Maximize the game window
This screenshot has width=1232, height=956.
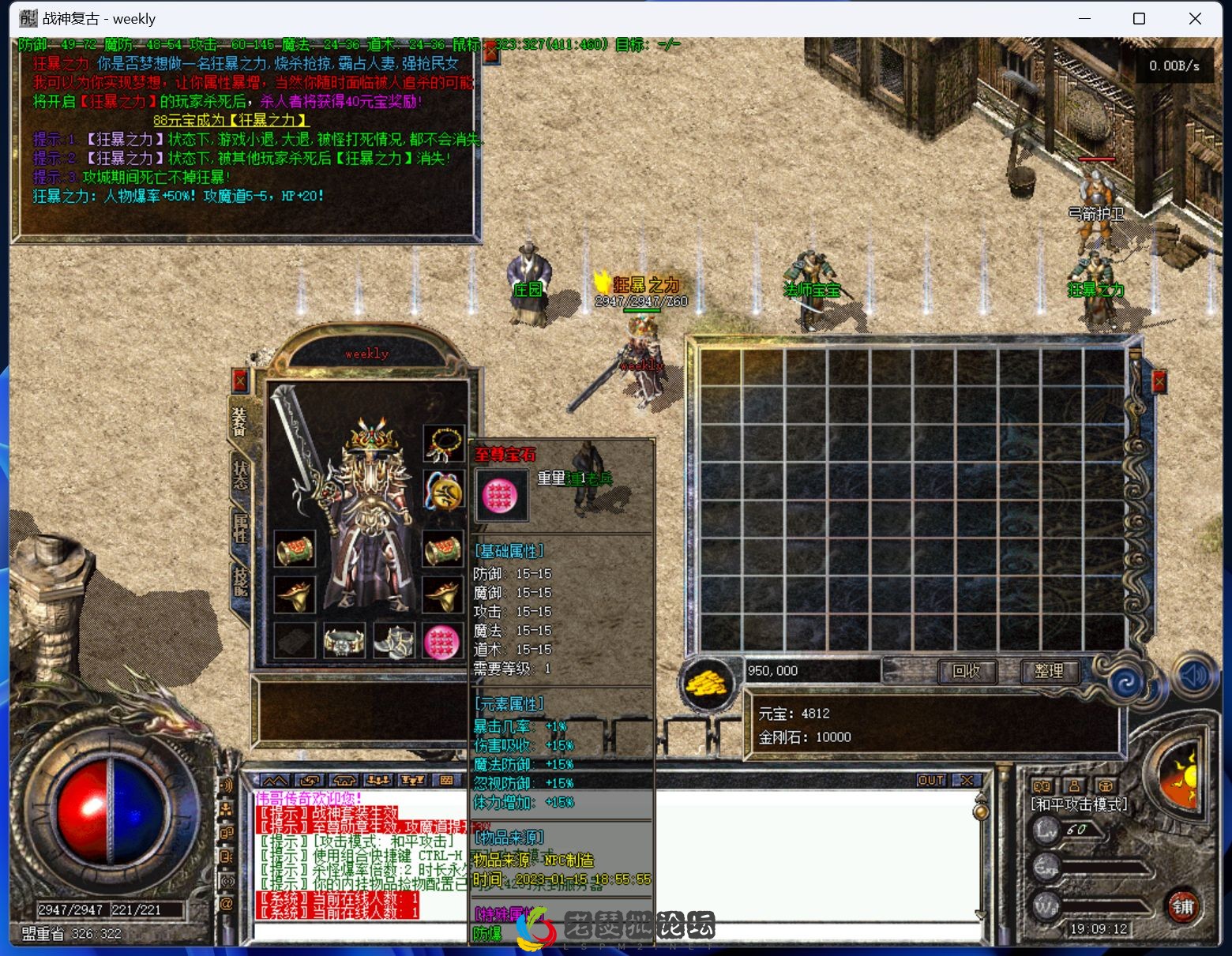tap(1139, 19)
